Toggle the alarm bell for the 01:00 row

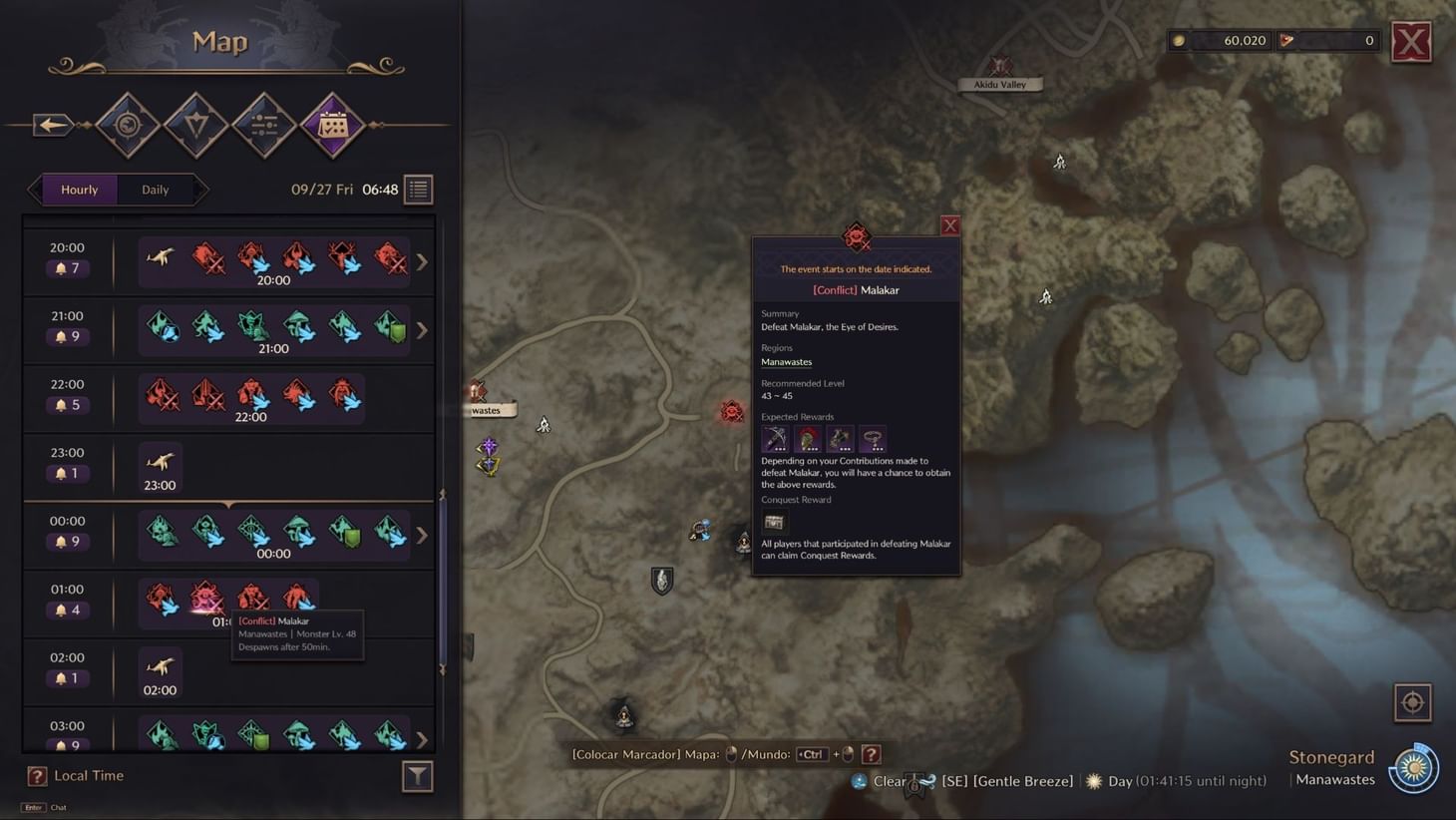[x=61, y=610]
